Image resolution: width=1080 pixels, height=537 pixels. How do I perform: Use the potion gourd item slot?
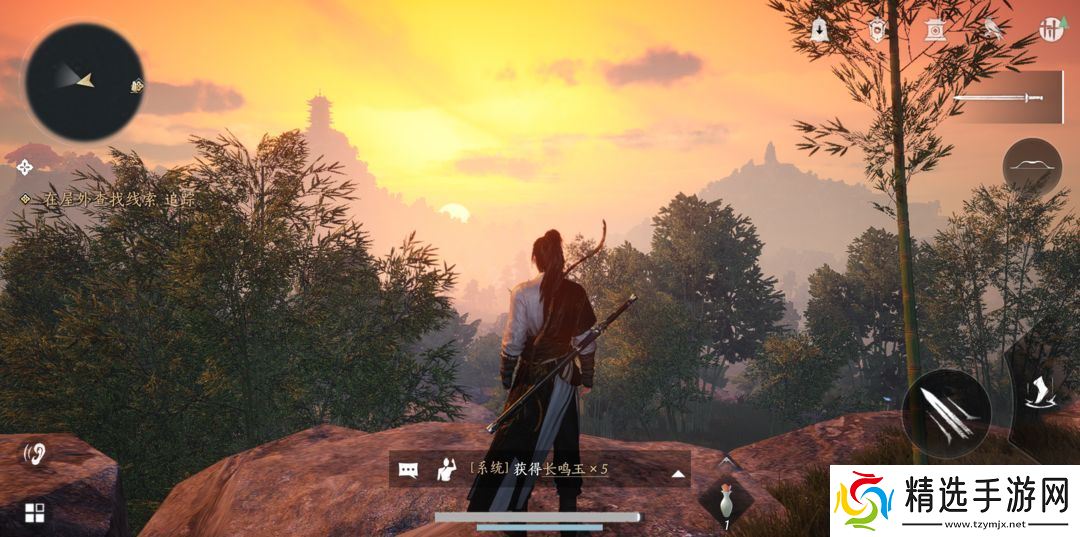(728, 504)
